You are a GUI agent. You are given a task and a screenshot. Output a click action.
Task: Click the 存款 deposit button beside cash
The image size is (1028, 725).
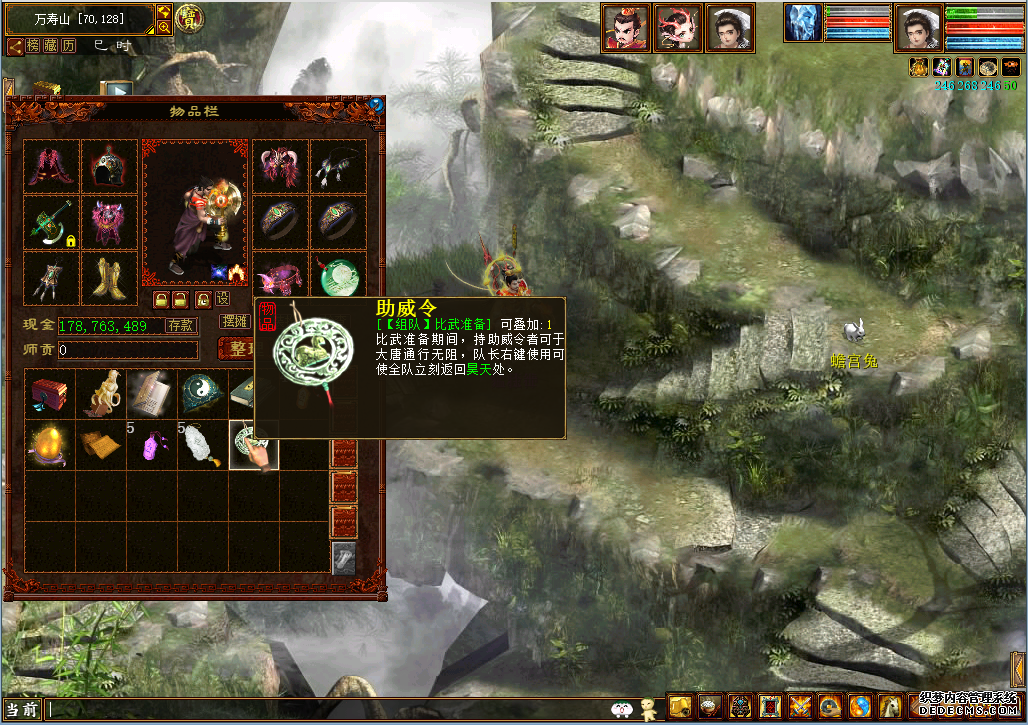tap(181, 325)
